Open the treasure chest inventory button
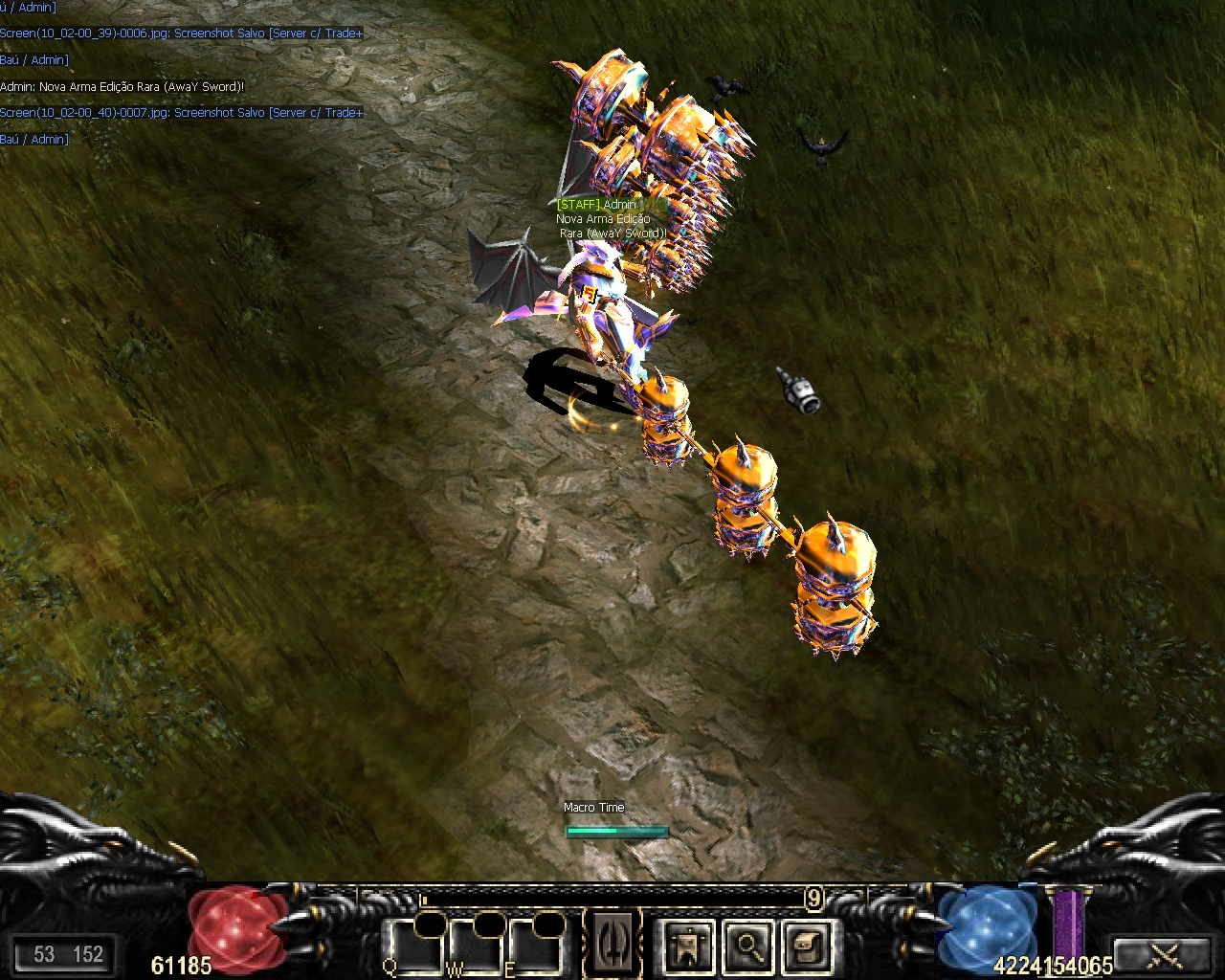The height and width of the screenshot is (980, 1225). (x=808, y=946)
